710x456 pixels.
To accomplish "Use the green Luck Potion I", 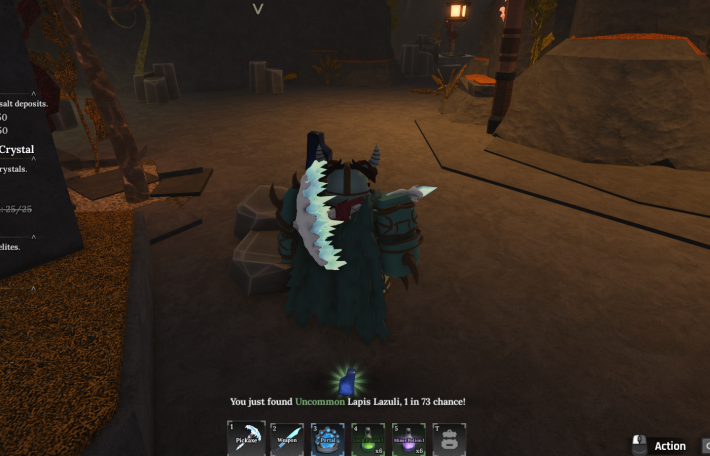I will point(368,439).
